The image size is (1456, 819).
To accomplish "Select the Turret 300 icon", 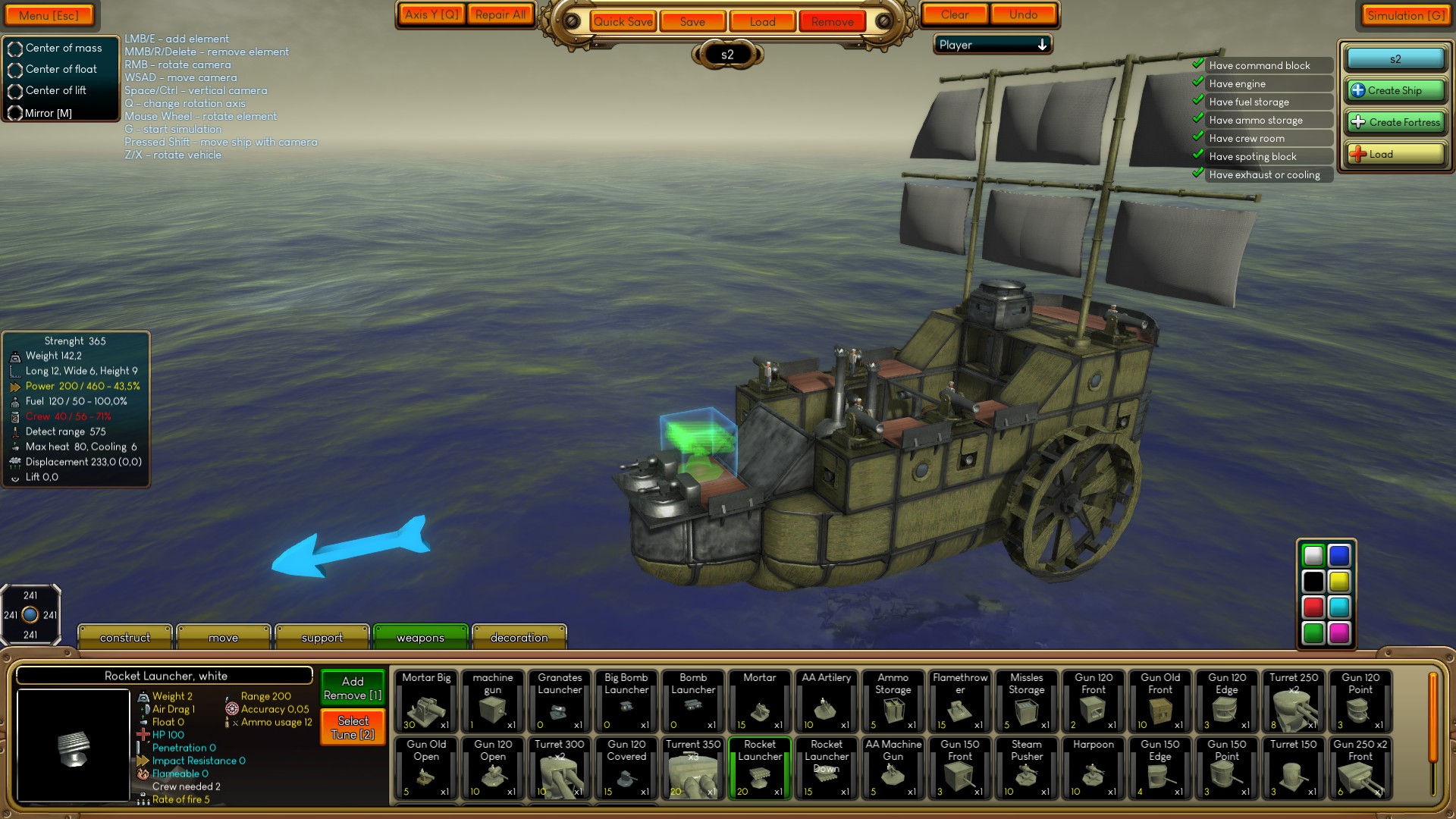I will tap(559, 768).
